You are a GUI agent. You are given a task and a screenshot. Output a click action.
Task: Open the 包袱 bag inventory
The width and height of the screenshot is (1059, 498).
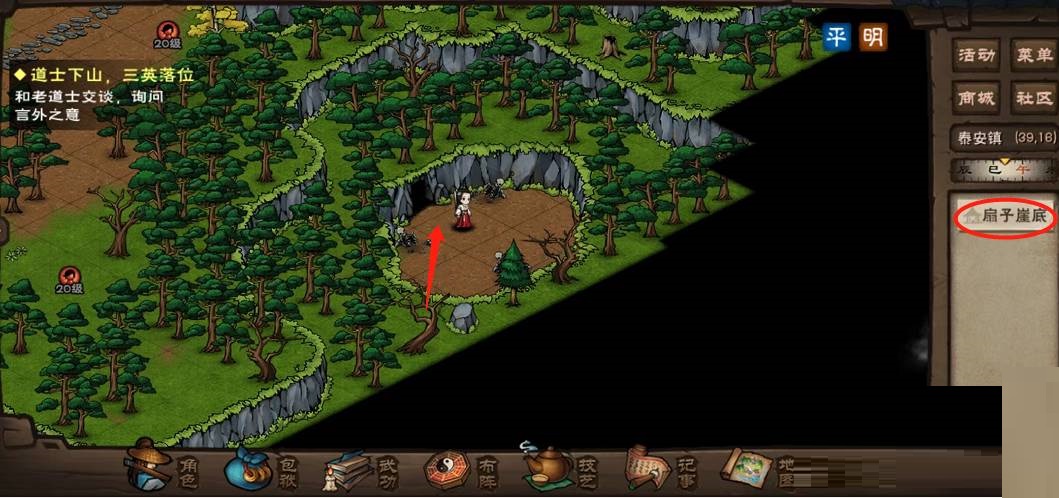pyautogui.click(x=262, y=467)
